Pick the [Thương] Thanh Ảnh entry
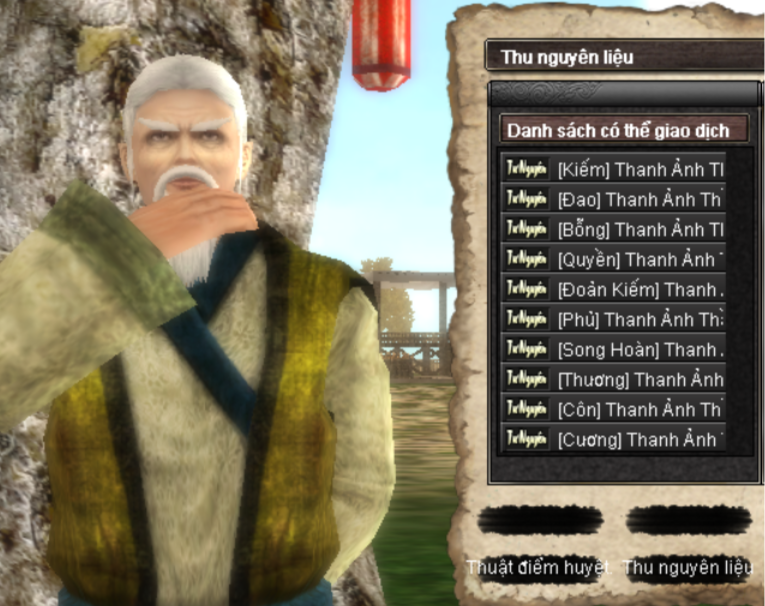This screenshot has width=765, height=606. point(613,379)
